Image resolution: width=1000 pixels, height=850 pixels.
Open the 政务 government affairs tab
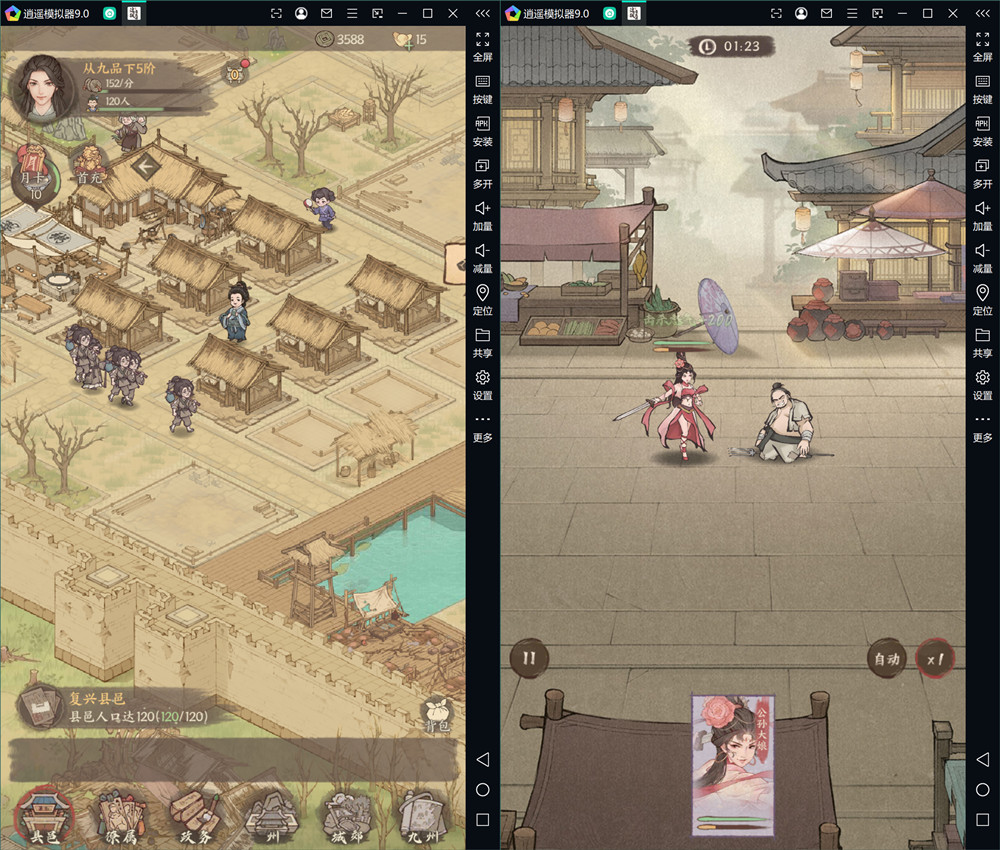195,815
